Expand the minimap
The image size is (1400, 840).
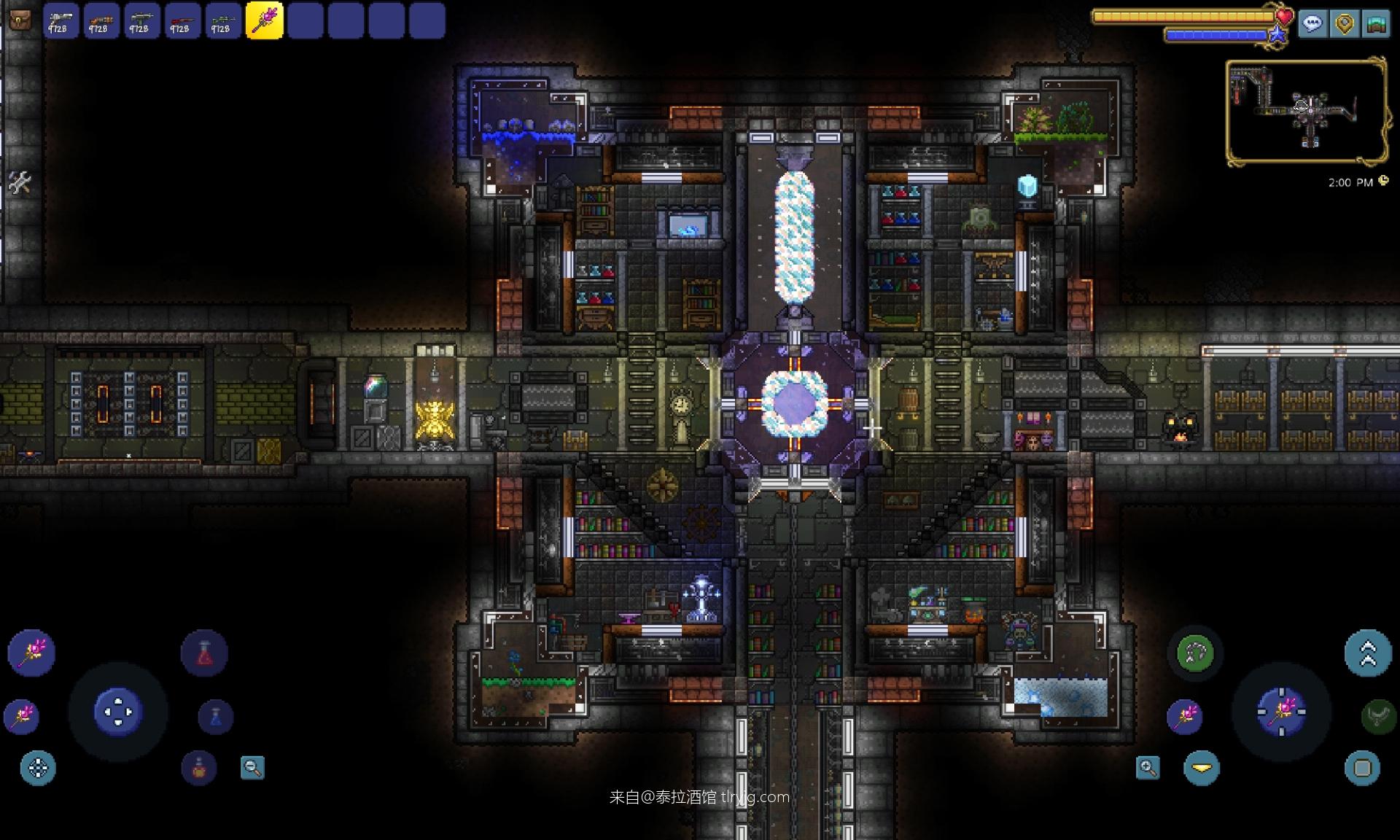coord(1305,112)
